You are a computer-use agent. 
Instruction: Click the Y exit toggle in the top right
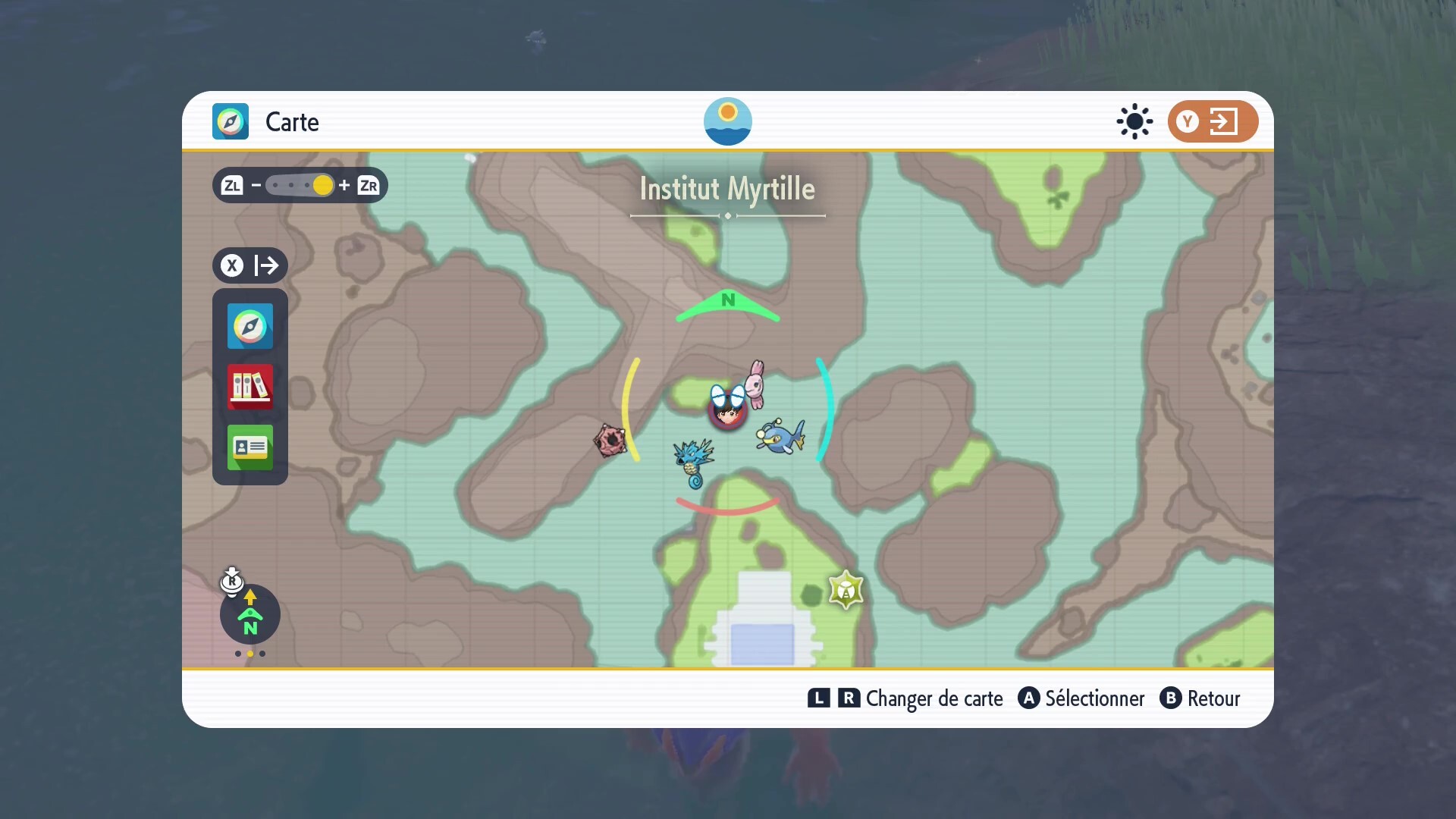(x=1212, y=121)
